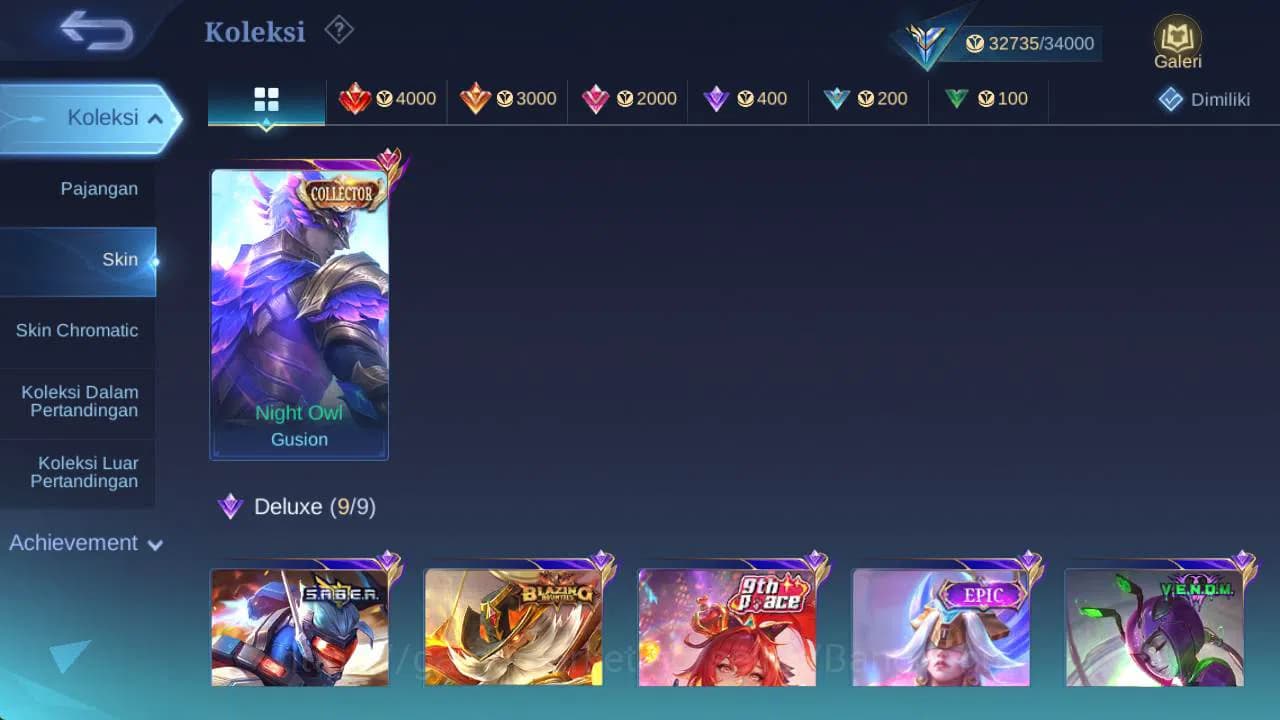Click the purple Deluxe rarity icon
The image size is (1280, 720).
point(231,507)
